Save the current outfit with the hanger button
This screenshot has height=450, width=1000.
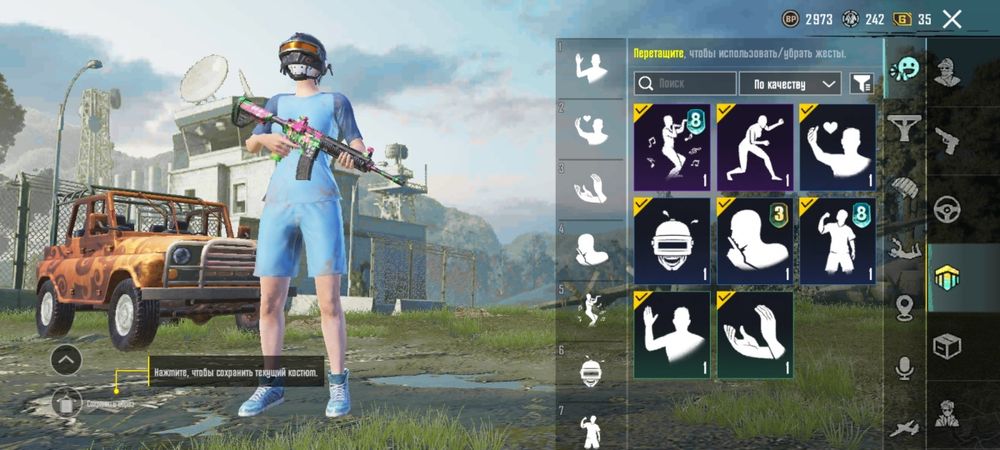(x=66, y=402)
